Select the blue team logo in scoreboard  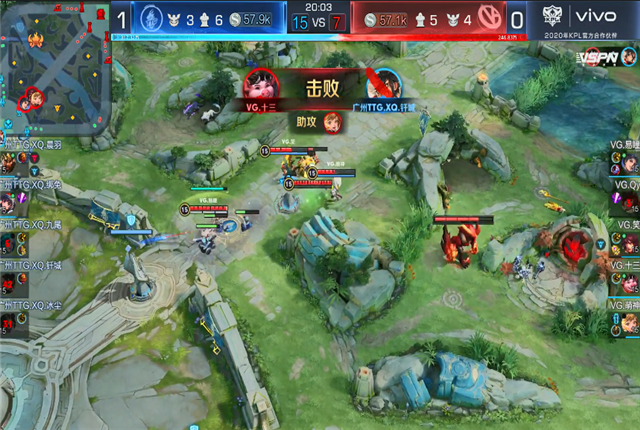(x=150, y=18)
